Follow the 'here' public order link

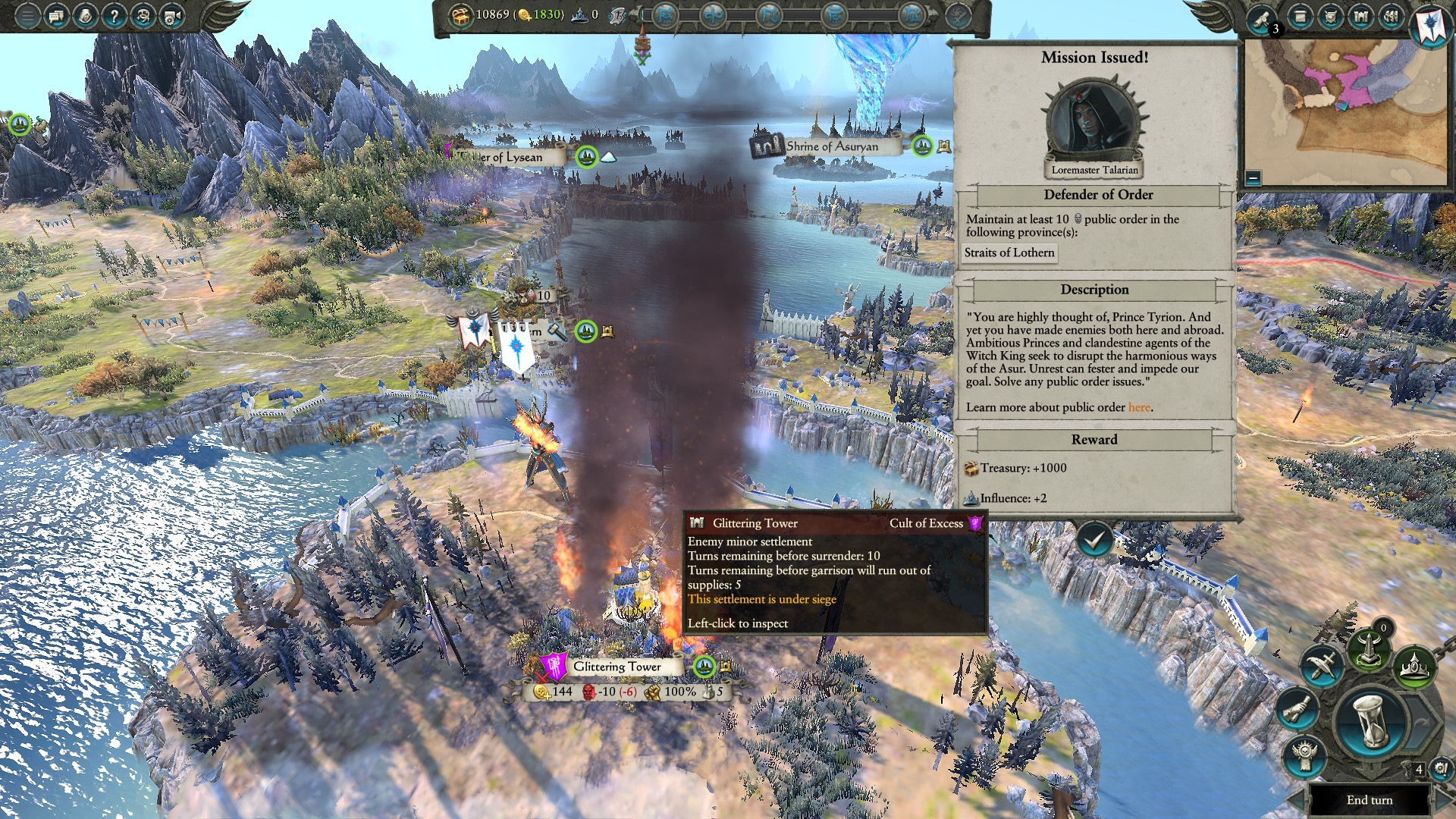point(1139,407)
